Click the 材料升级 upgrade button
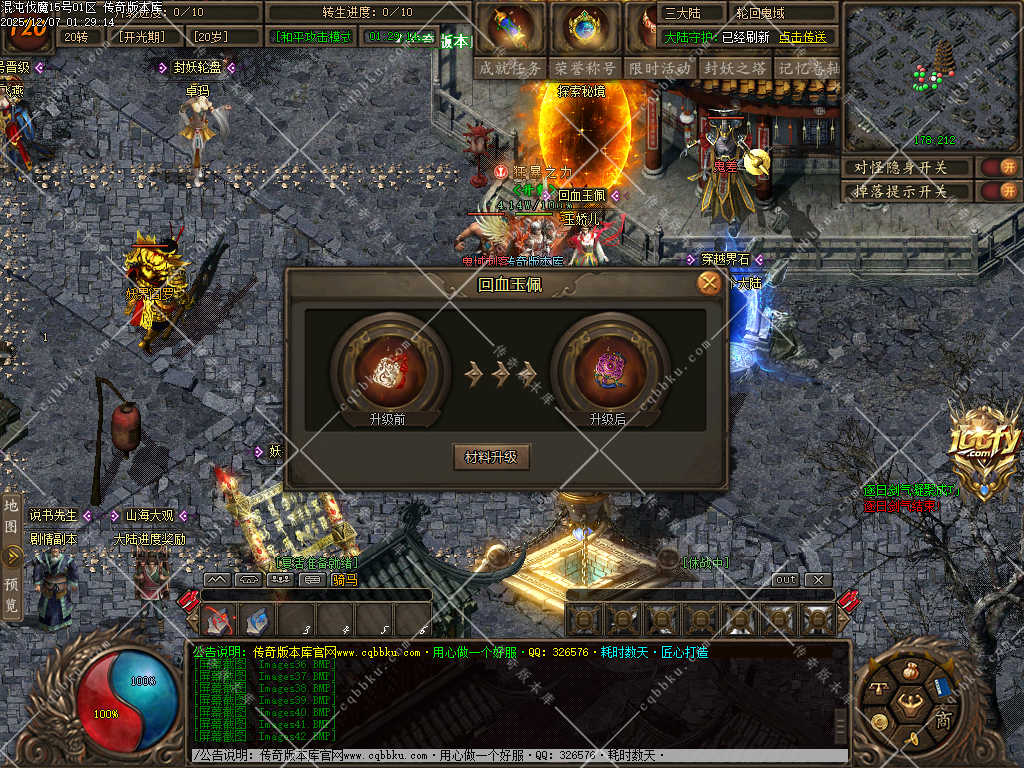This screenshot has width=1024, height=768. coord(491,457)
